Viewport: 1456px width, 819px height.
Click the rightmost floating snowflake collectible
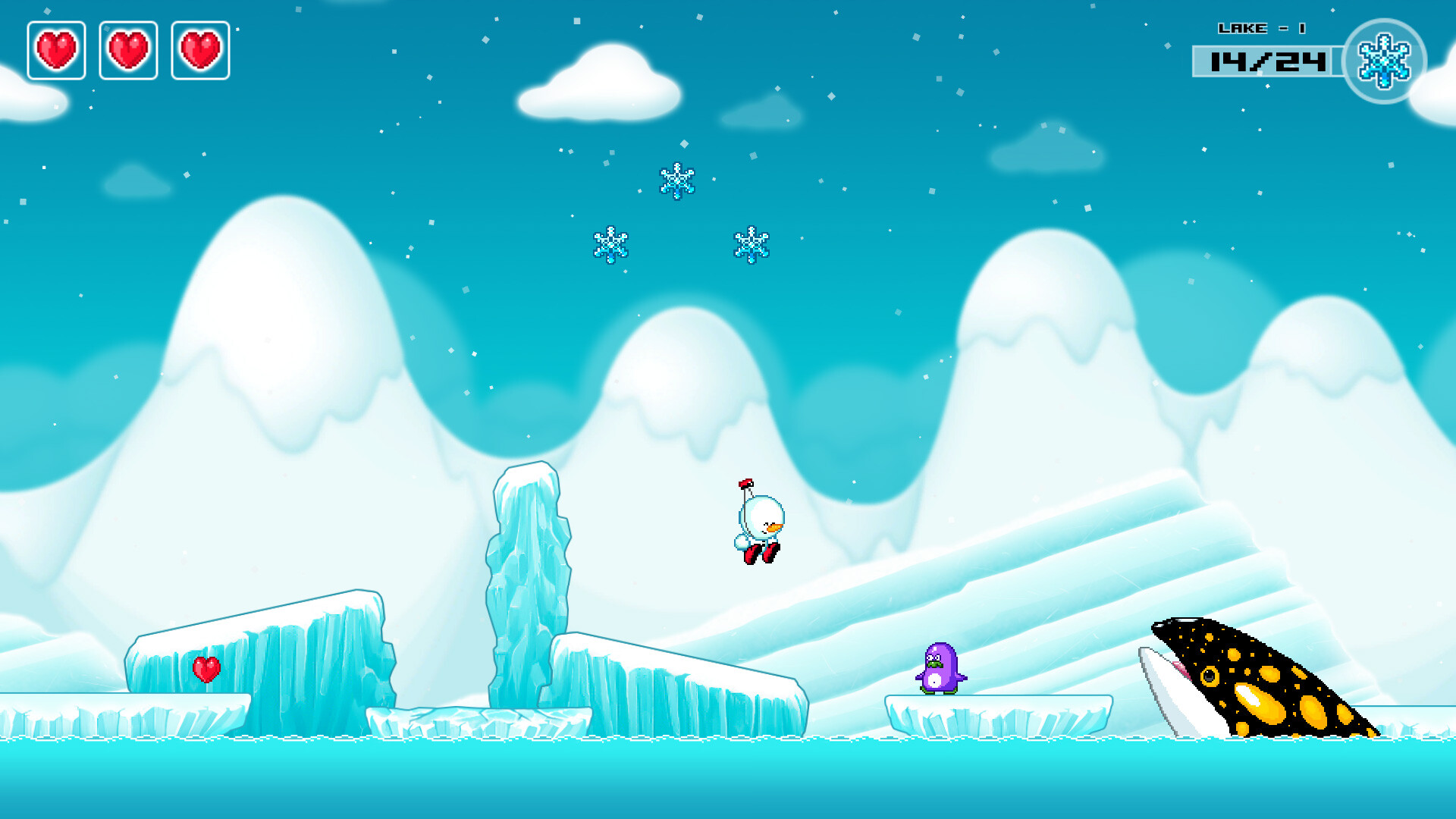coord(752,246)
